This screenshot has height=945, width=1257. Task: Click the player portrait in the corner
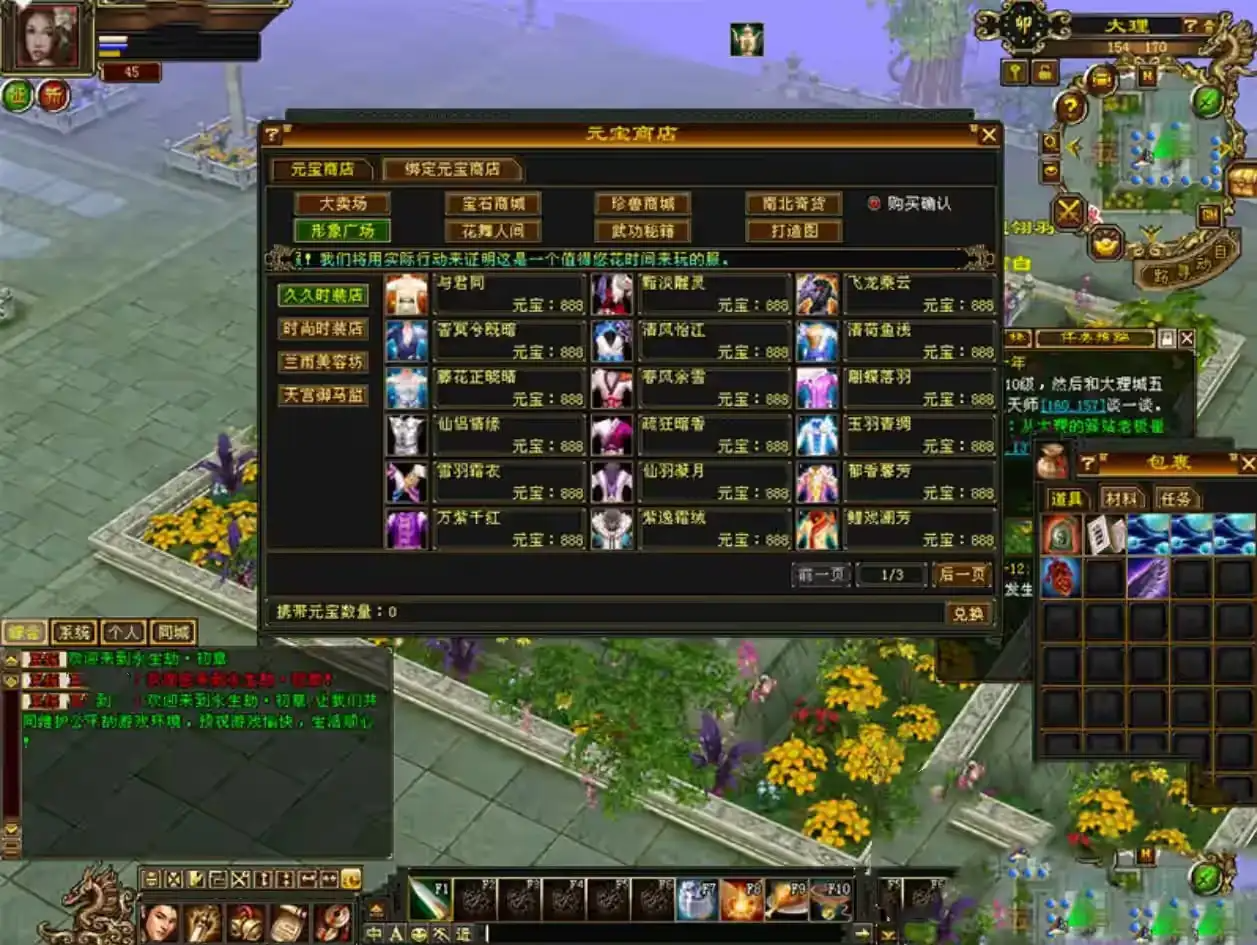click(48, 36)
